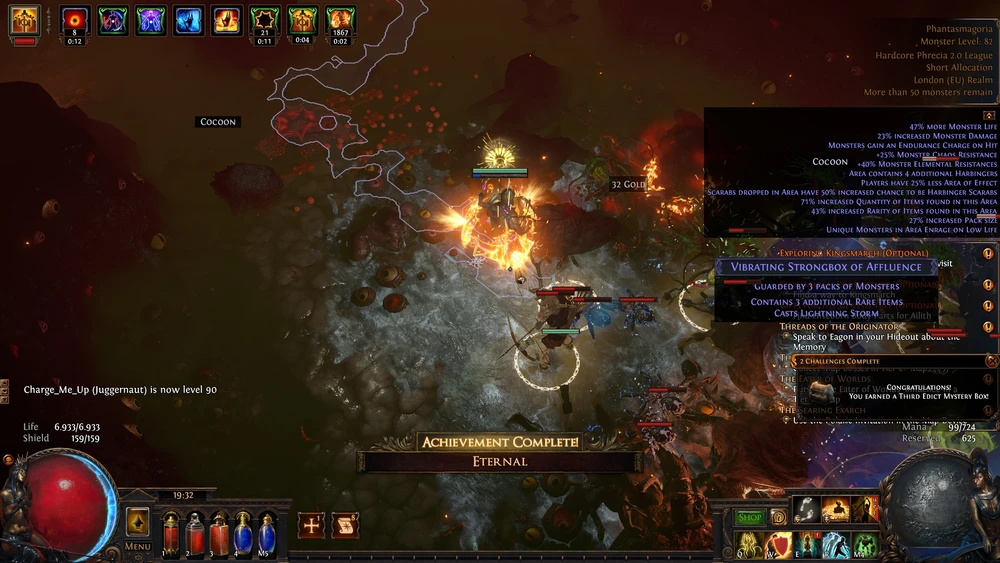Use the red flask in slot 3
Image resolution: width=1000 pixels, height=563 pixels.
219,533
